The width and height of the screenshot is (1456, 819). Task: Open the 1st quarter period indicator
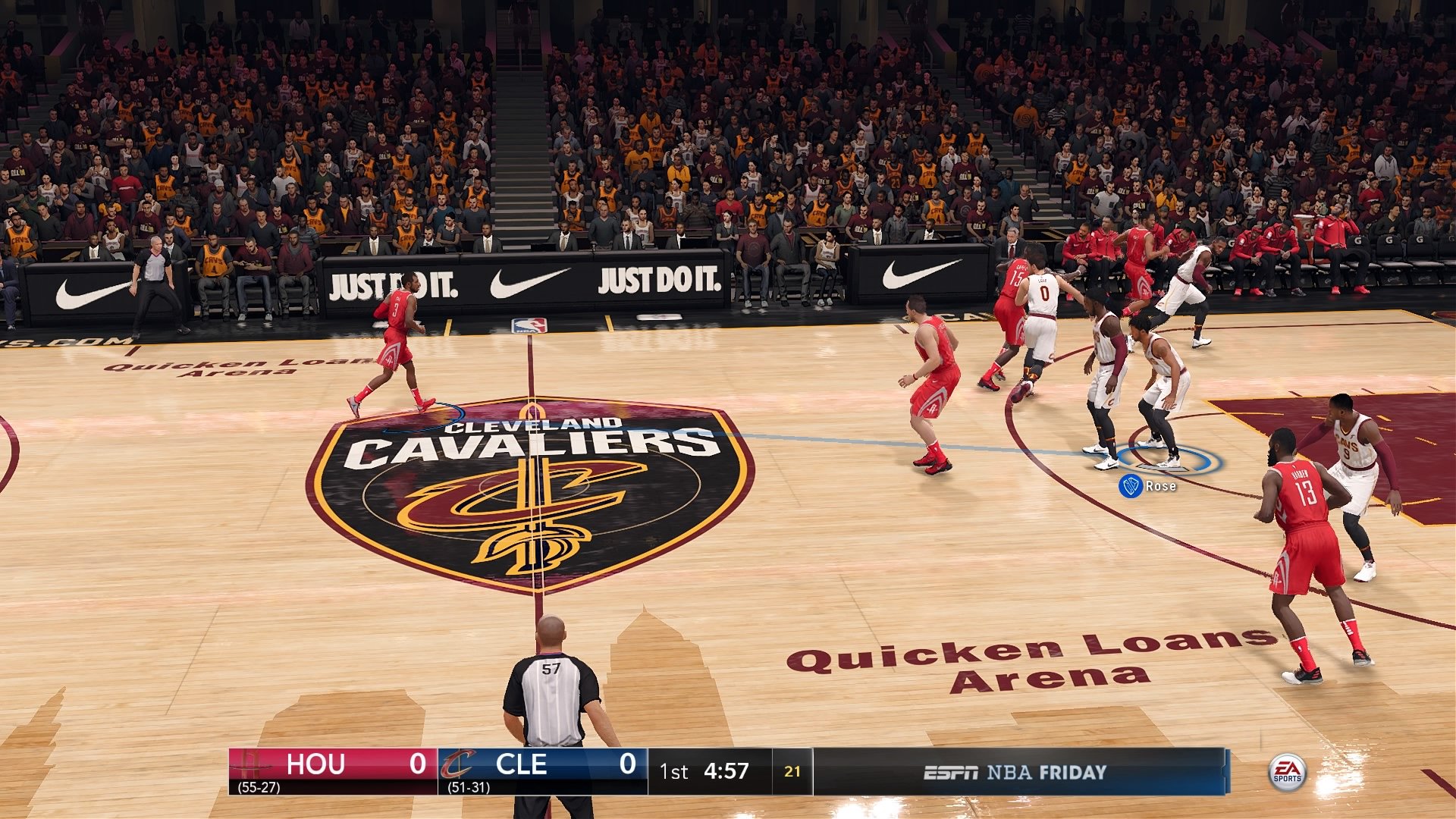click(x=673, y=772)
